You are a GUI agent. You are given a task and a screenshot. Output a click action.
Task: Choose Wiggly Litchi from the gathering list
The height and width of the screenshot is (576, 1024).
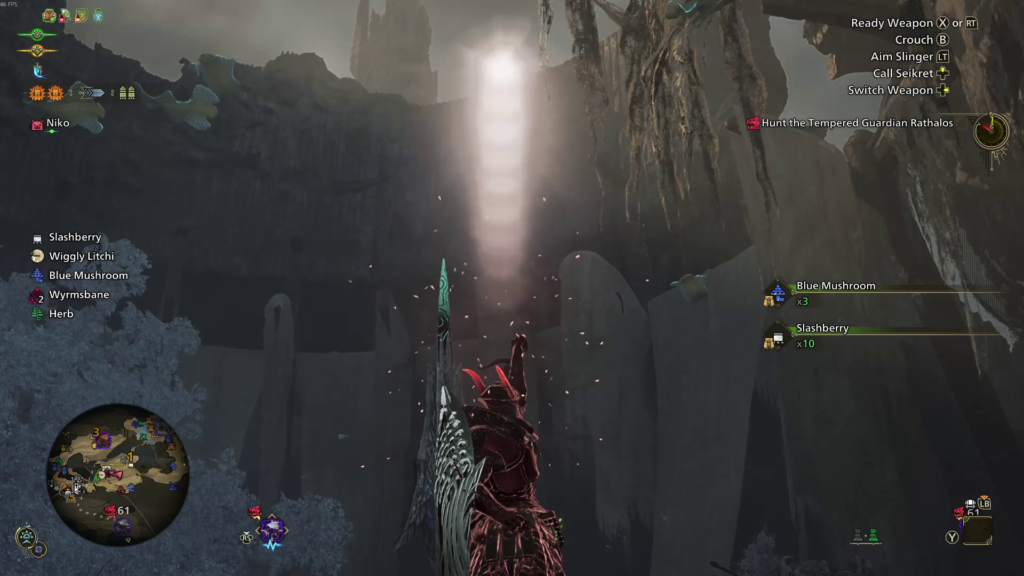tap(80, 256)
